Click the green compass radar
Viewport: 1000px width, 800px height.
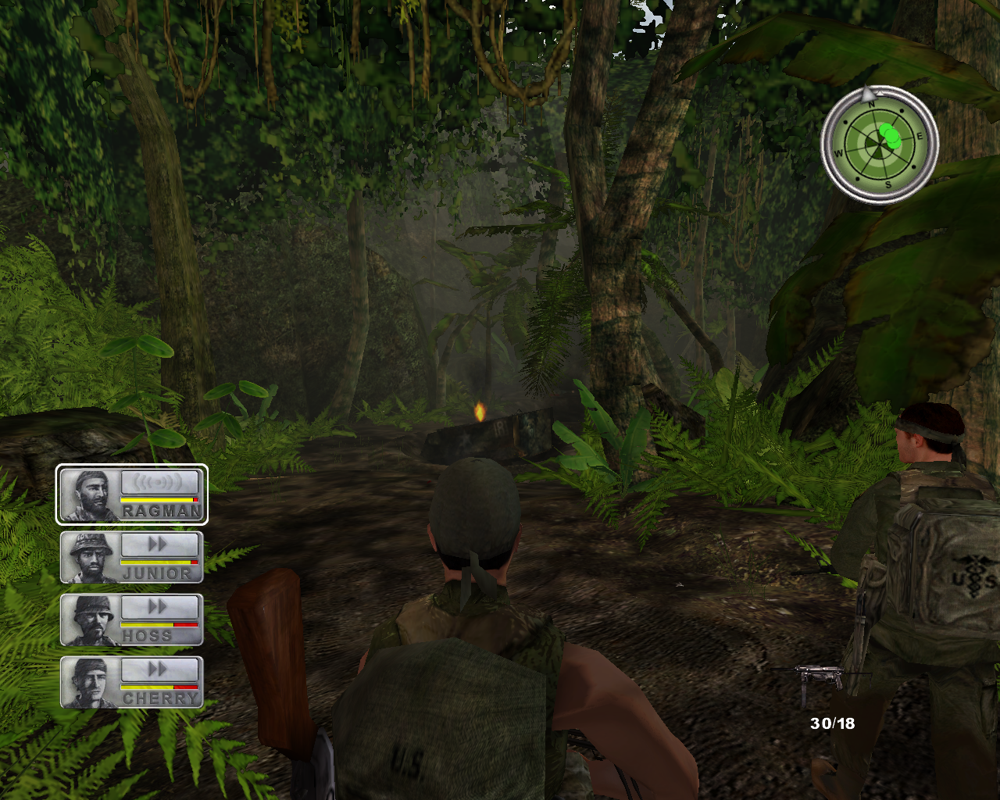pyautogui.click(x=879, y=144)
